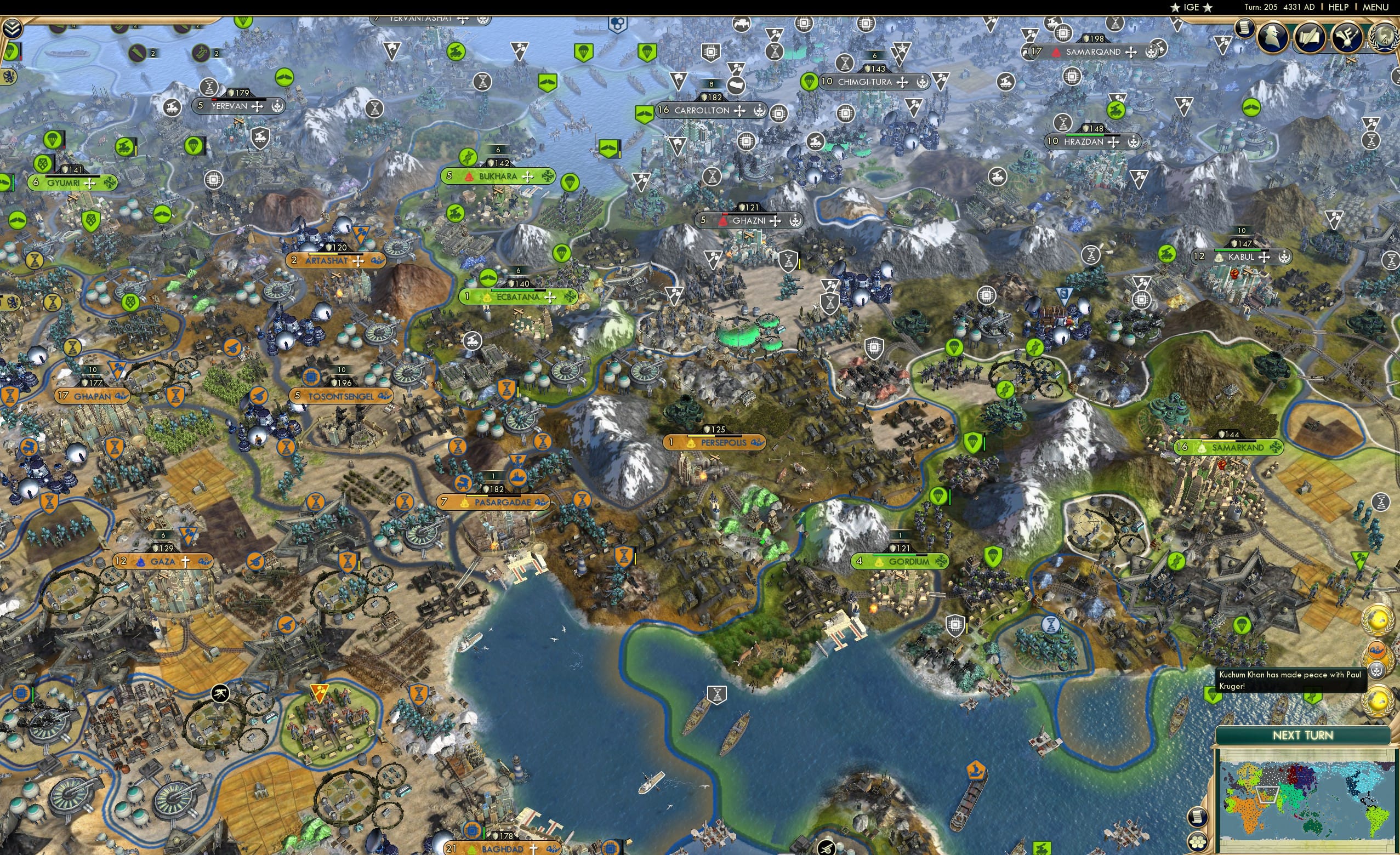Viewport: 1400px width, 855px height.
Task: Click the yellow globe medal above the minimap
Action: click(1378, 702)
